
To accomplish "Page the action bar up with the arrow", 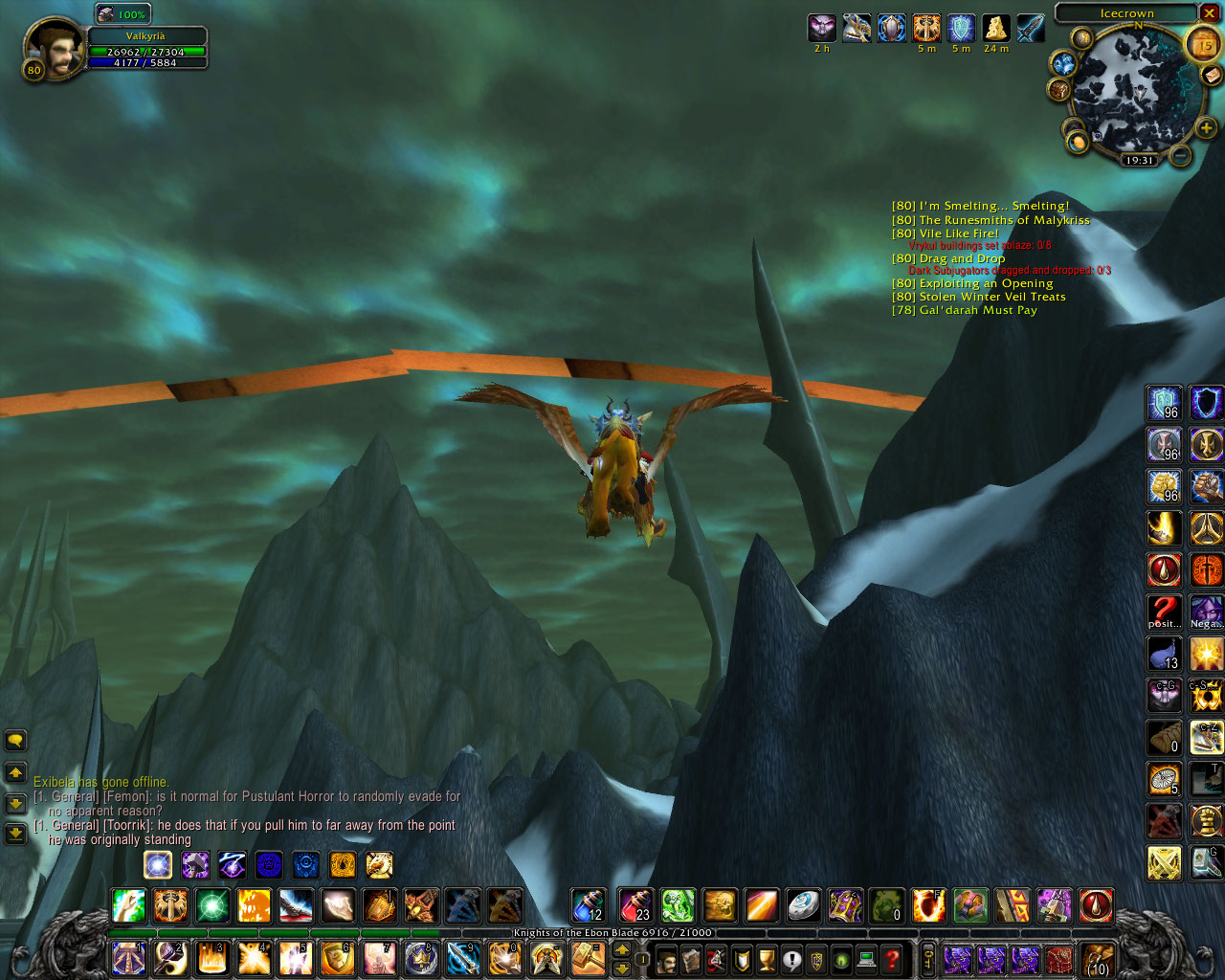I will pos(622,949).
